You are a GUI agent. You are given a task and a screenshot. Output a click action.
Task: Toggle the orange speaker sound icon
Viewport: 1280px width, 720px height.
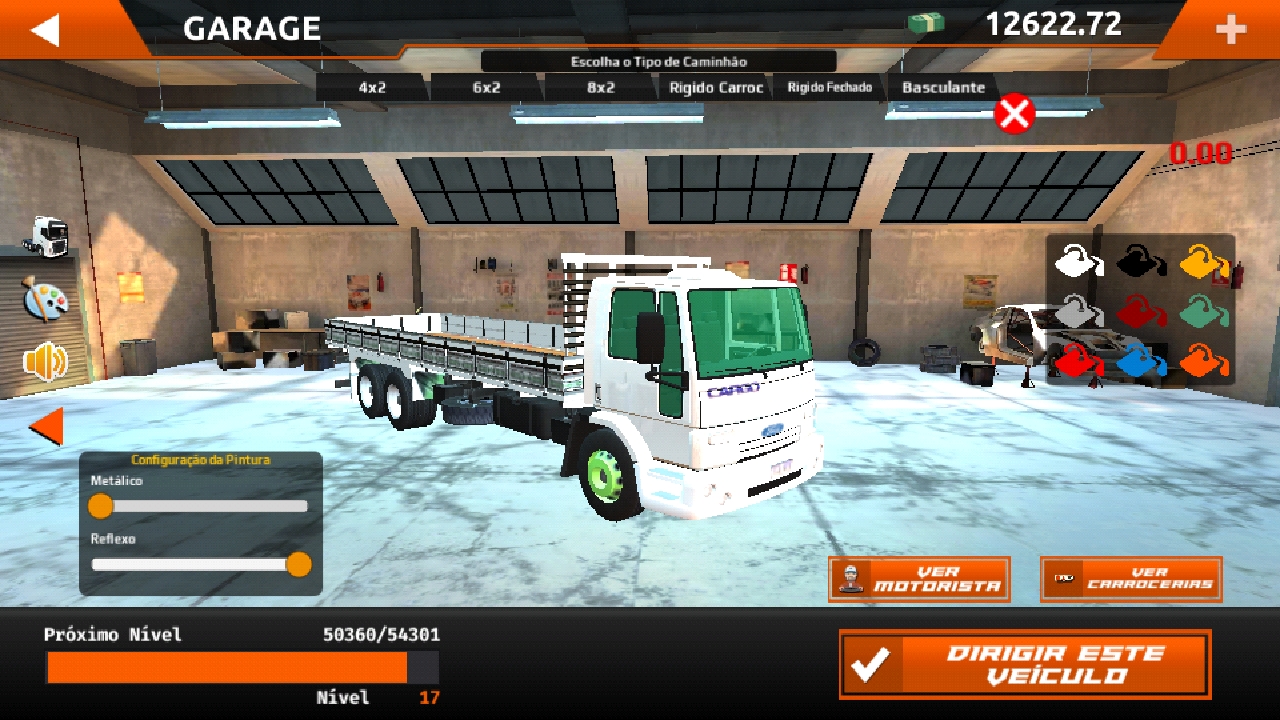[x=45, y=362]
